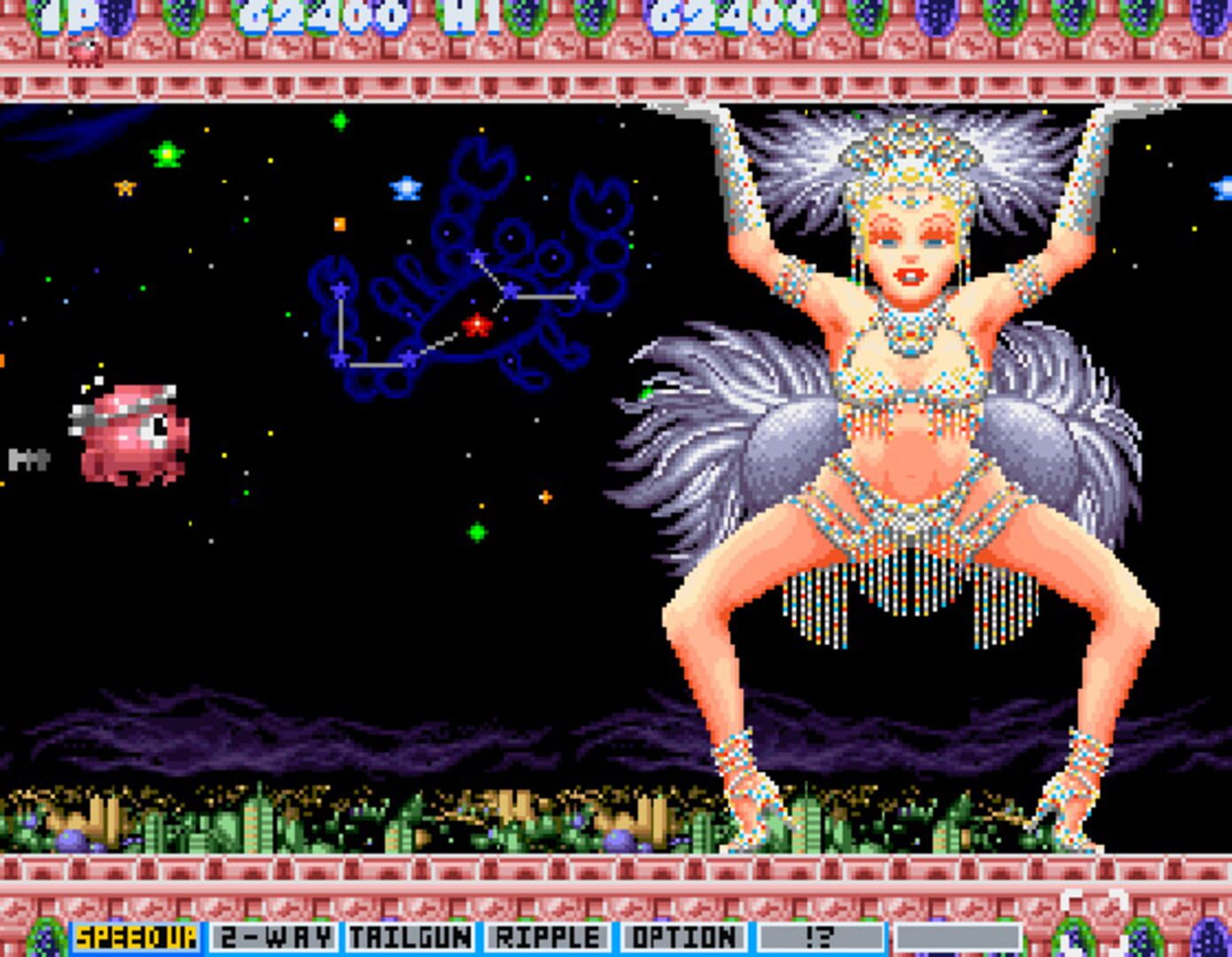Click the blue twinkling star near the constellation
This screenshot has height=957, width=1232.
tap(403, 186)
